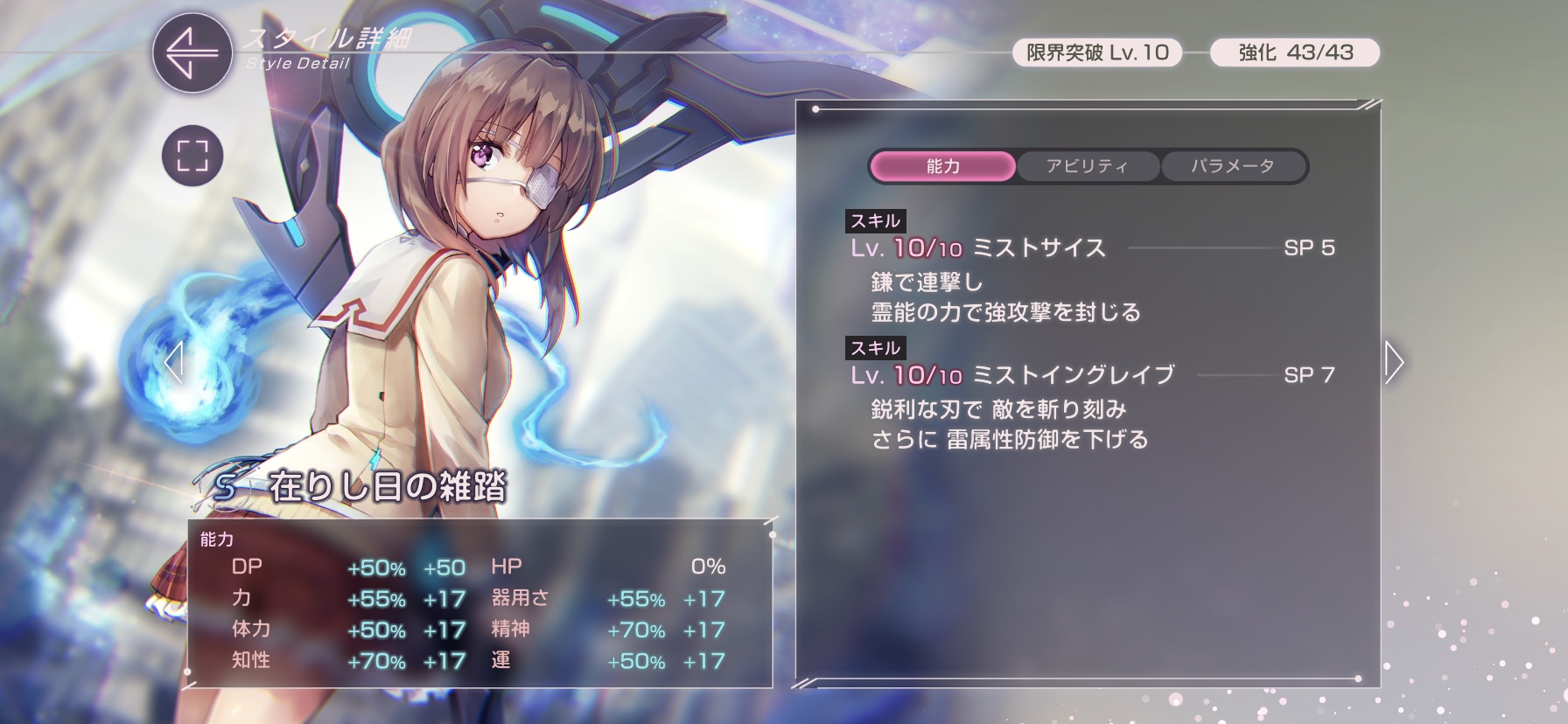Switch to the アビリティ tab
This screenshot has width=1568, height=724.
(x=1088, y=166)
